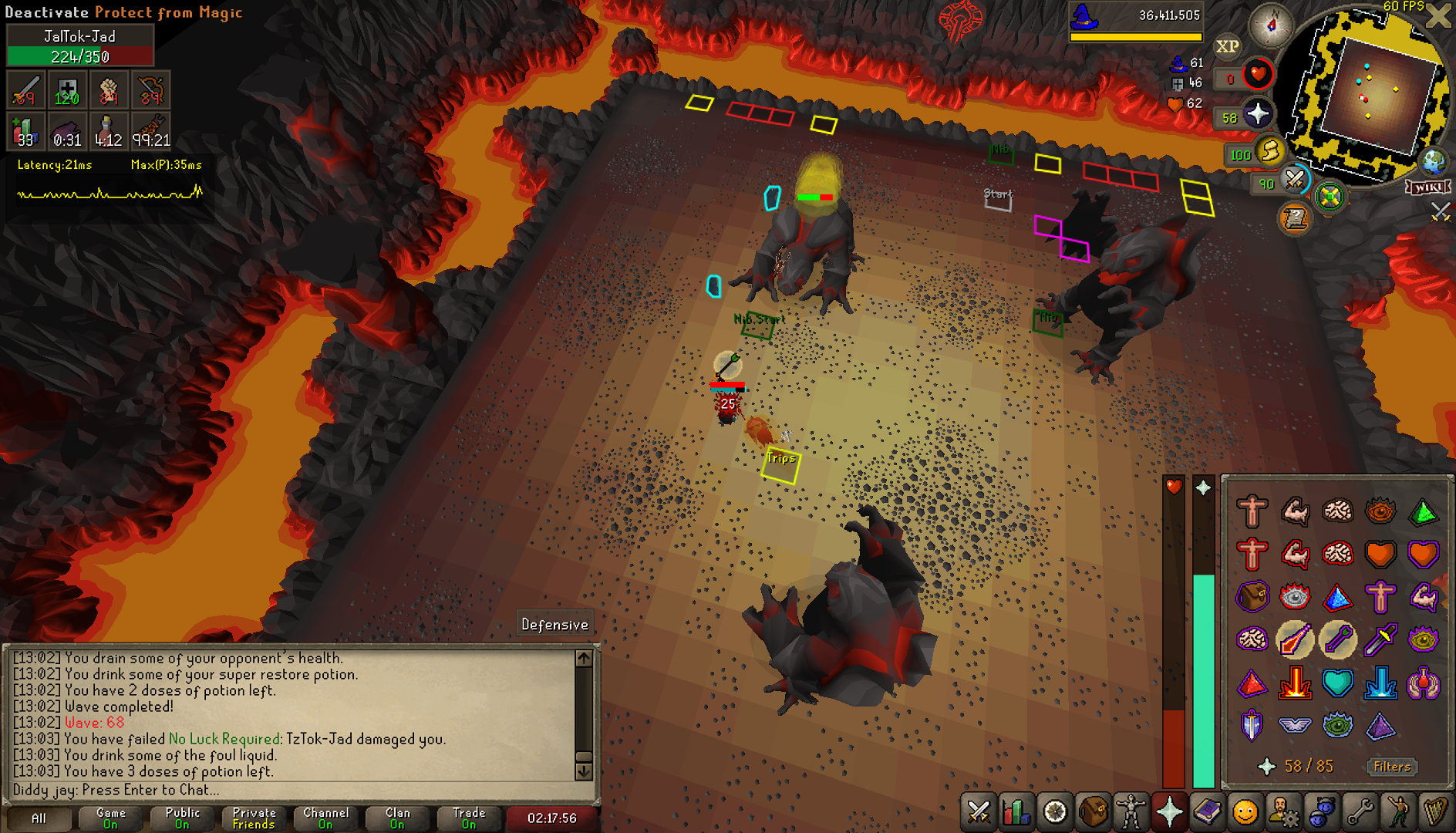Toggle quick prayers using the prayer orb

point(1258,115)
